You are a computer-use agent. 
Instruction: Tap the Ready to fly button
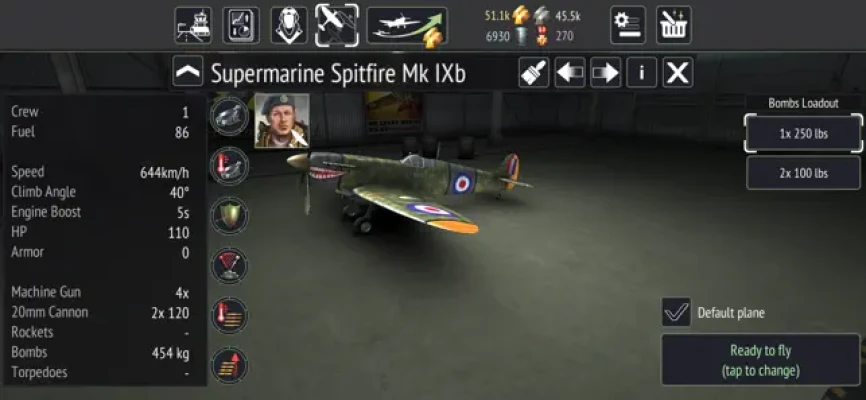761,360
